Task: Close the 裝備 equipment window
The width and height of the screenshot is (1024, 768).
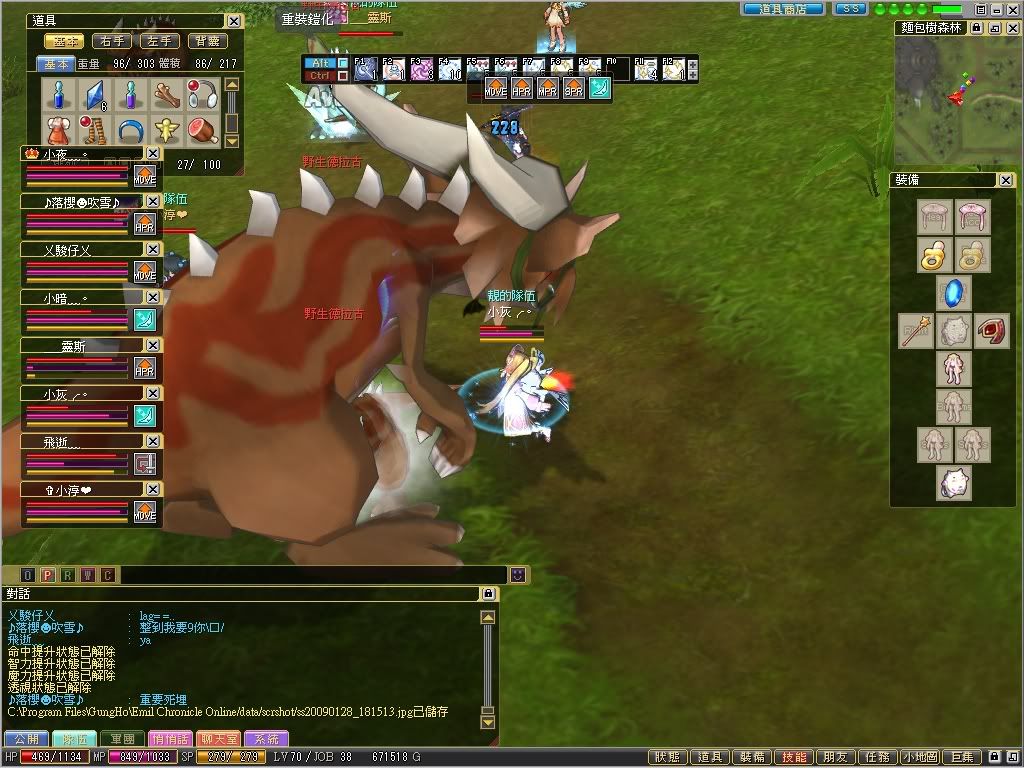Action: [1005, 180]
